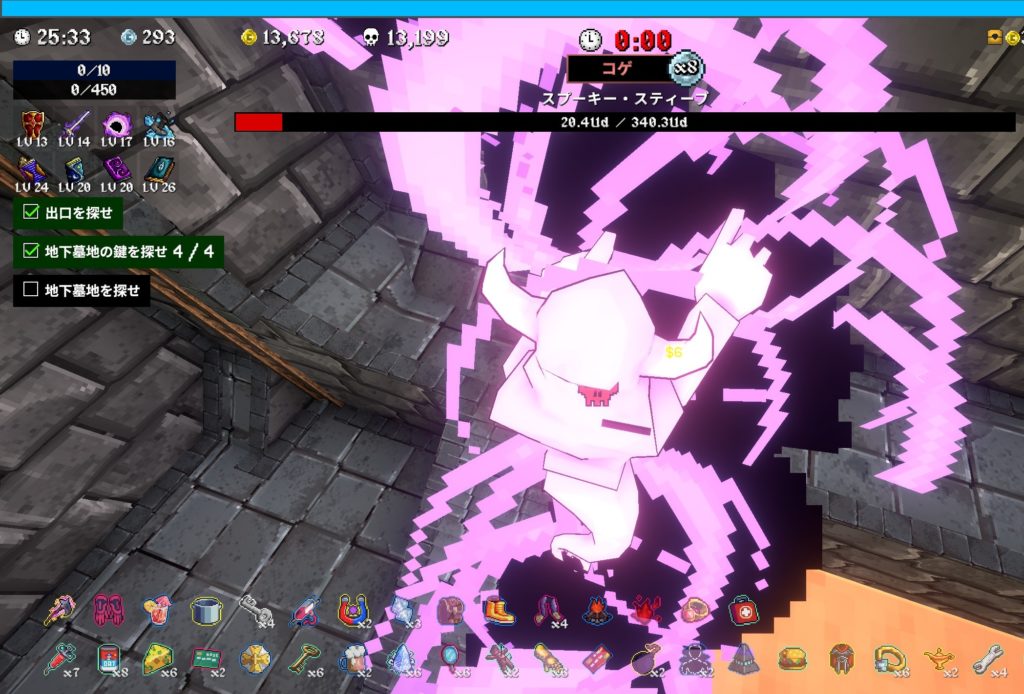Click the orange boots item icon
The image size is (1024, 694).
(x=499, y=609)
